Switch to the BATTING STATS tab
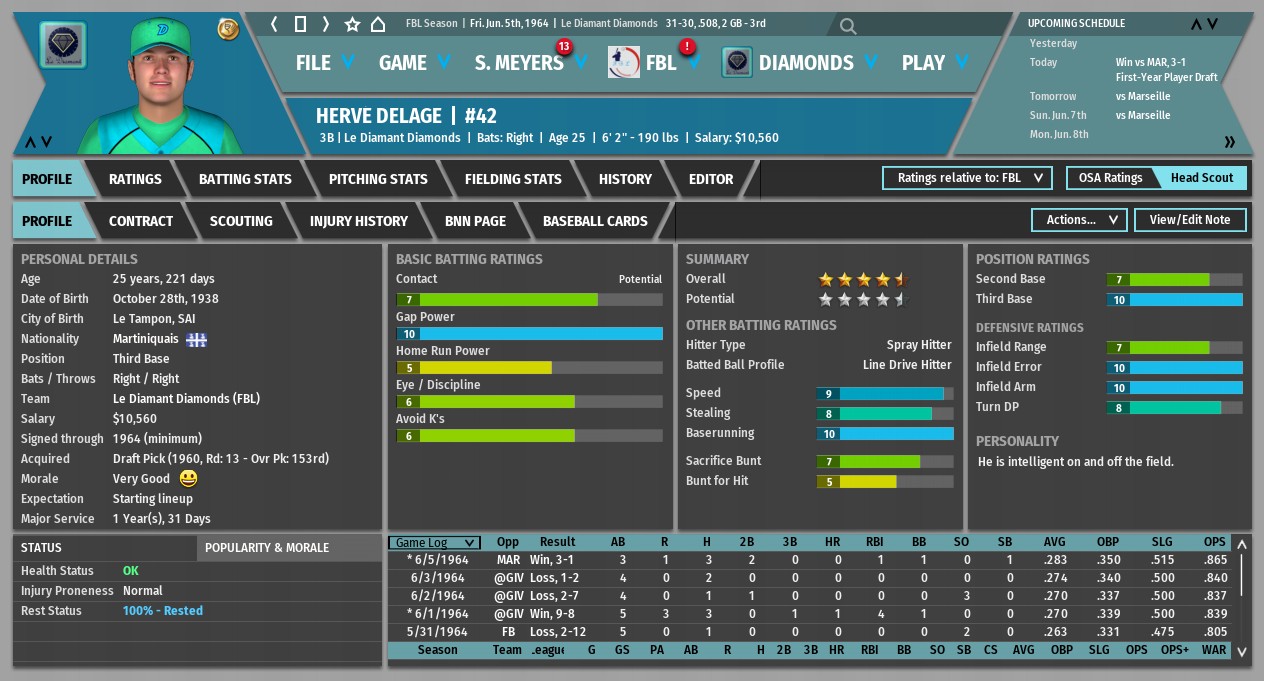Screen dimensions: 1264x681 click(245, 179)
